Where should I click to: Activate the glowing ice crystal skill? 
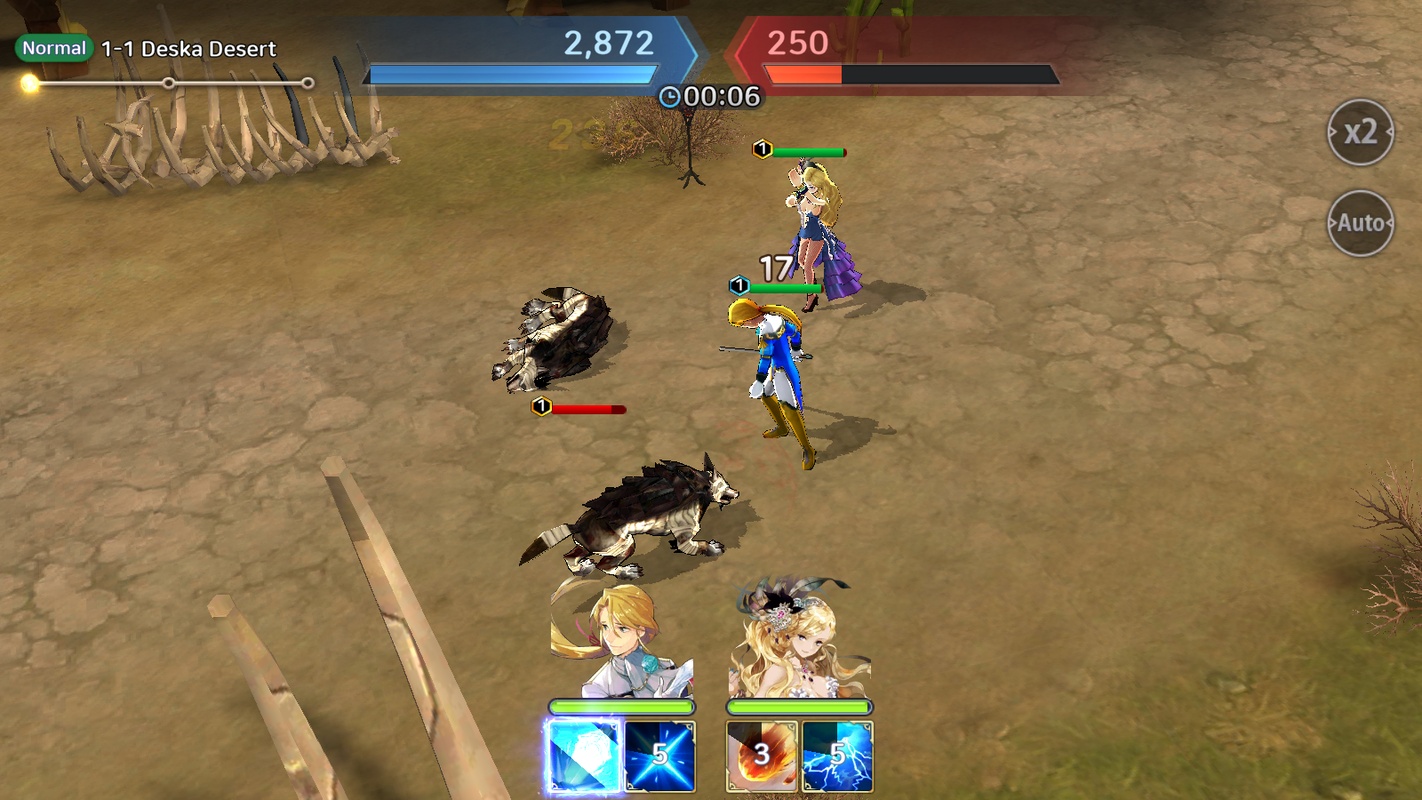(x=582, y=756)
